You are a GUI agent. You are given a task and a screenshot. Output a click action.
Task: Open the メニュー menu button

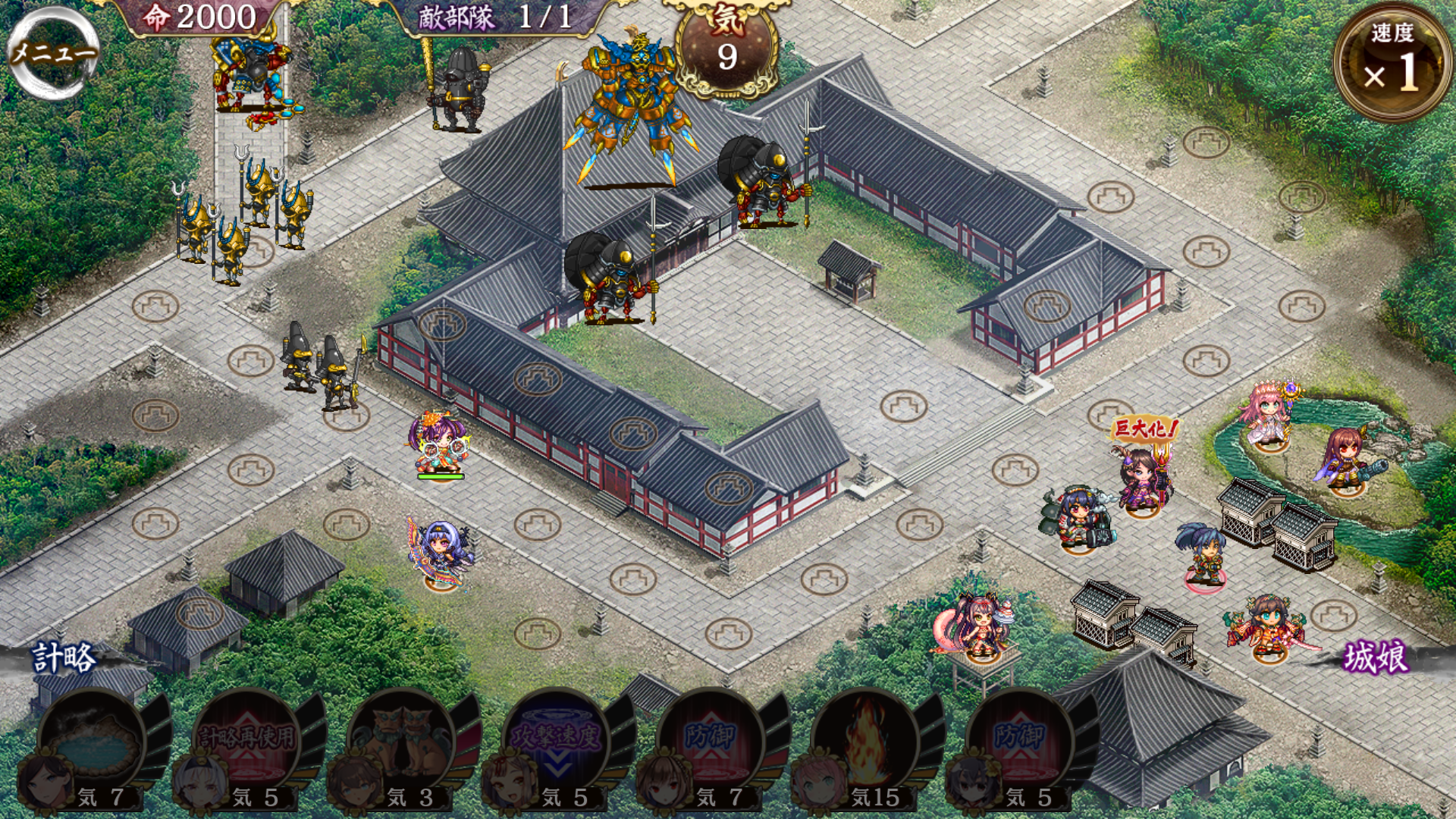[x=53, y=52]
